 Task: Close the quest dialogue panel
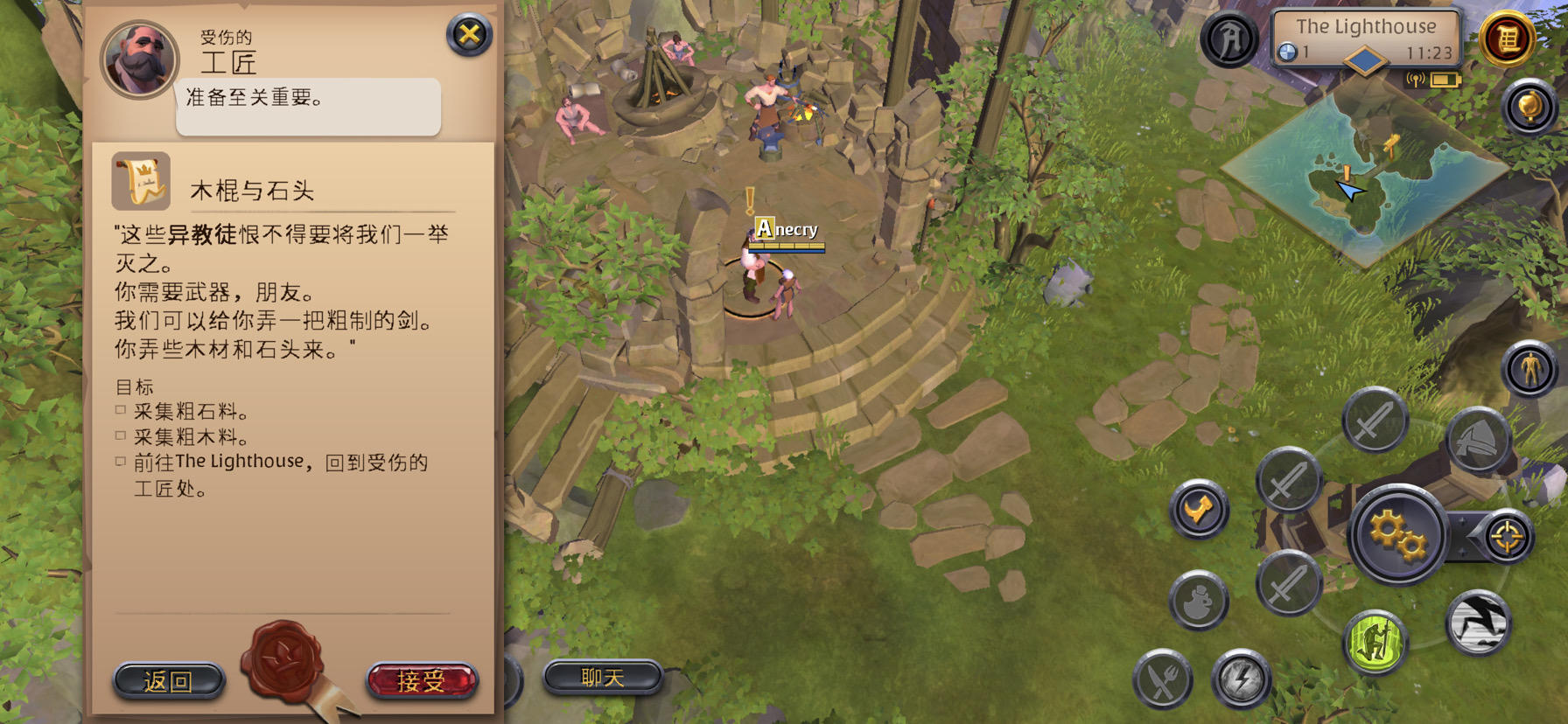469,35
